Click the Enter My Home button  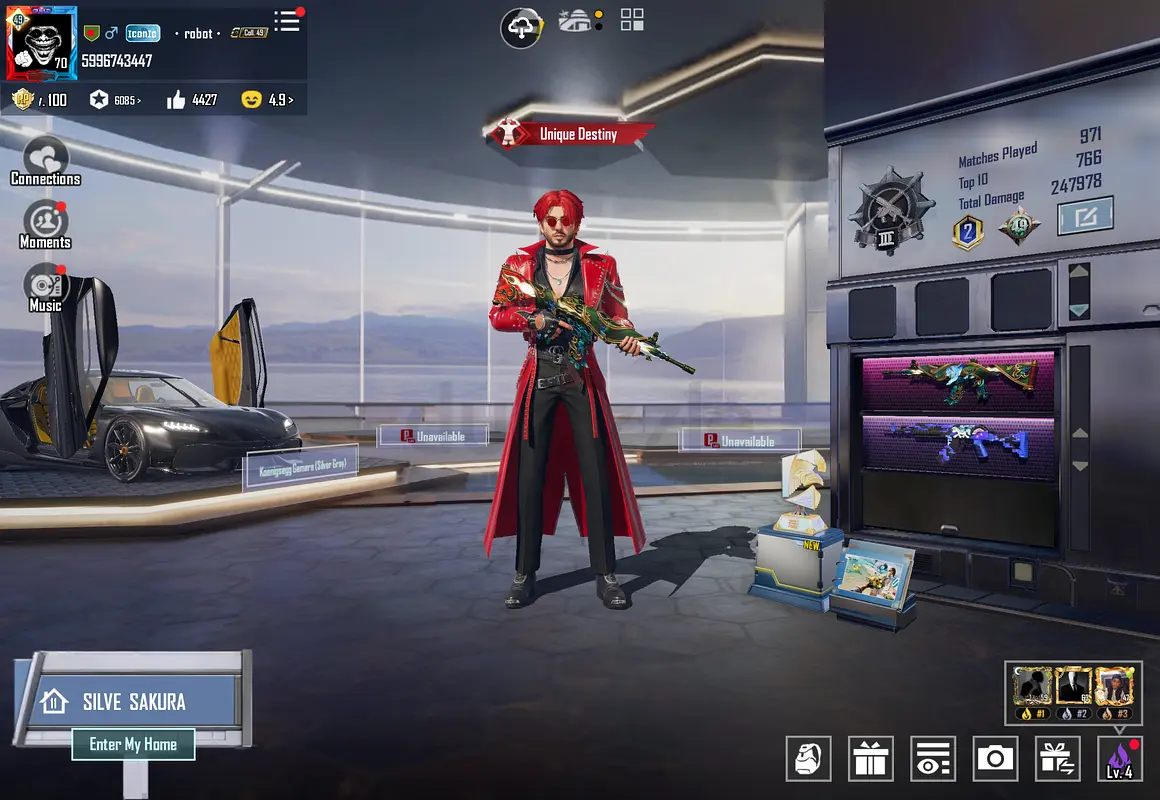(x=133, y=744)
